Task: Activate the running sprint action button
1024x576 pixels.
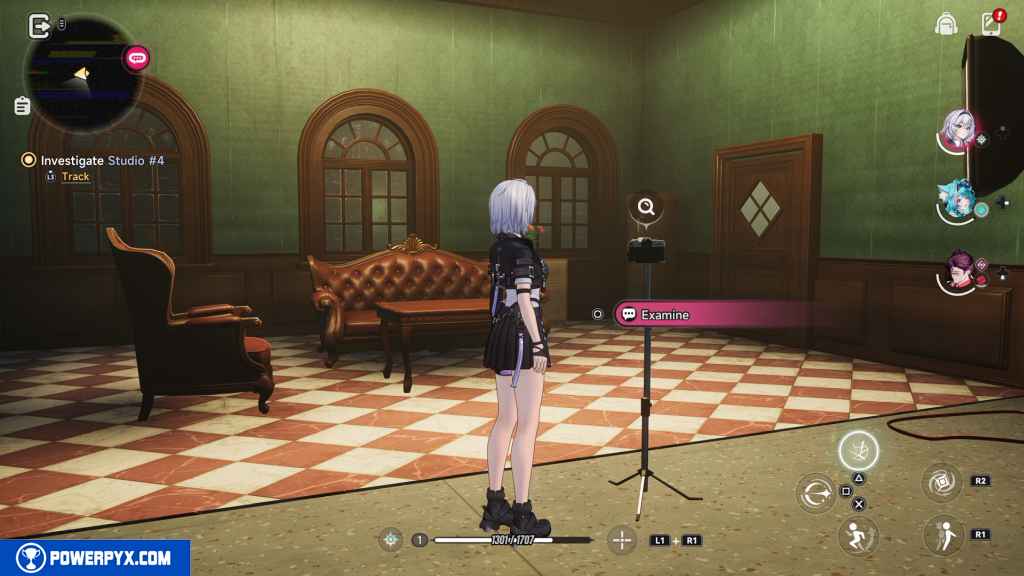Action: (x=858, y=535)
